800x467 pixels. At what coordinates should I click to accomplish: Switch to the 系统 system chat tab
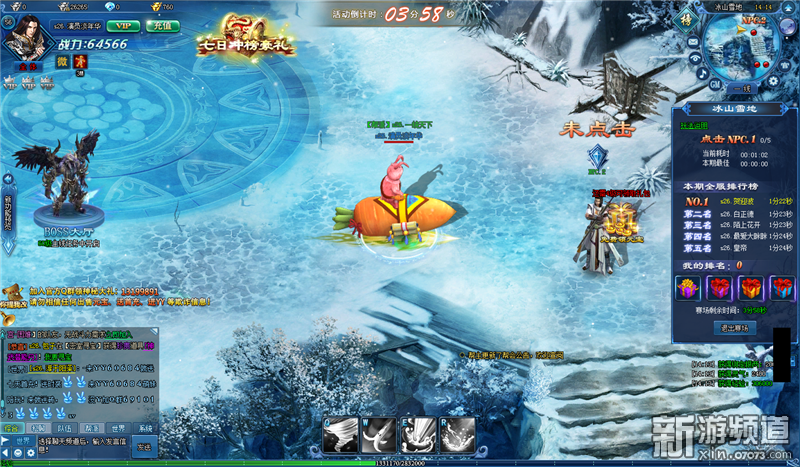[x=148, y=428]
